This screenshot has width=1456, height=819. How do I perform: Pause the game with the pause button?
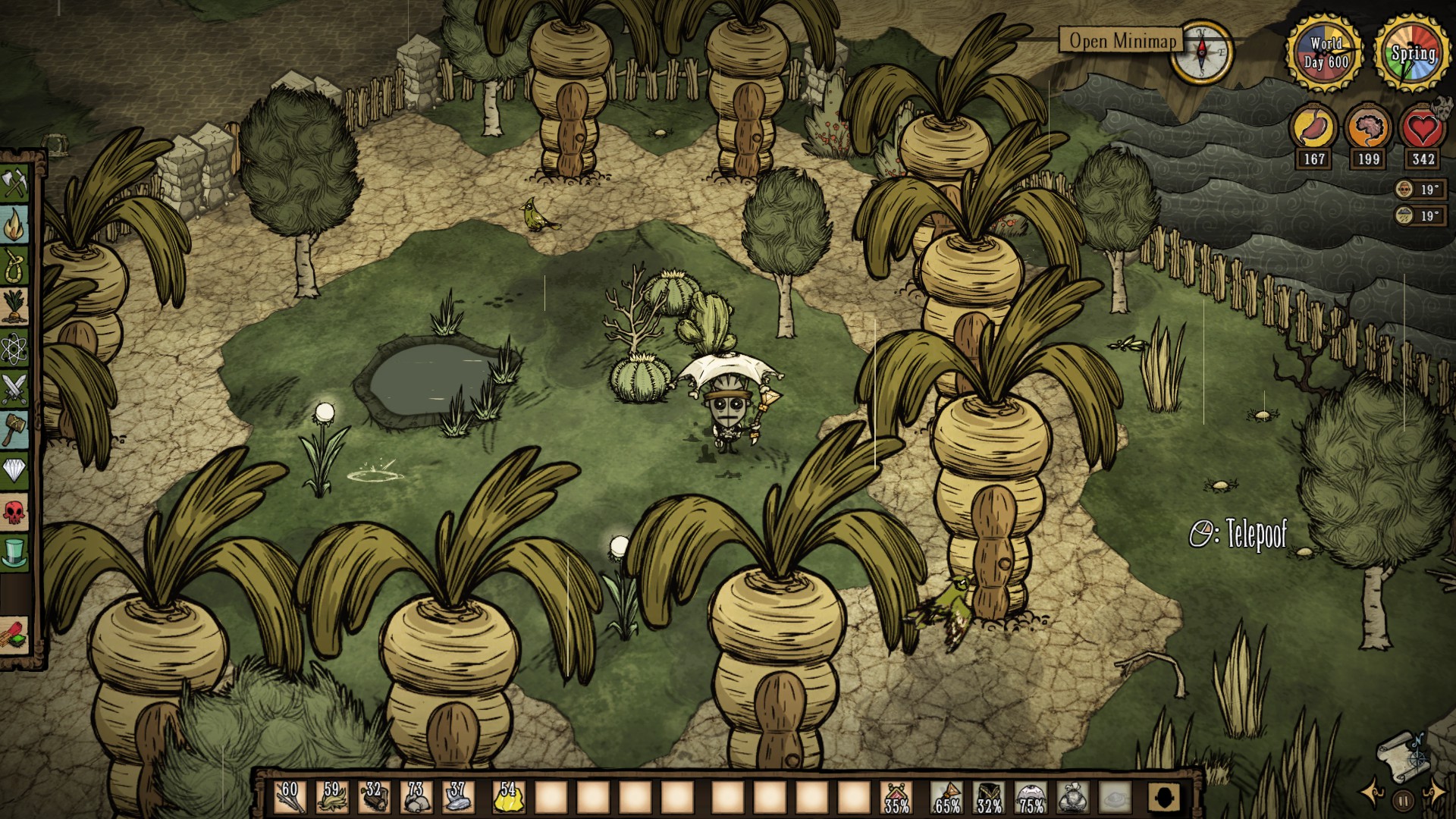click(x=1404, y=799)
